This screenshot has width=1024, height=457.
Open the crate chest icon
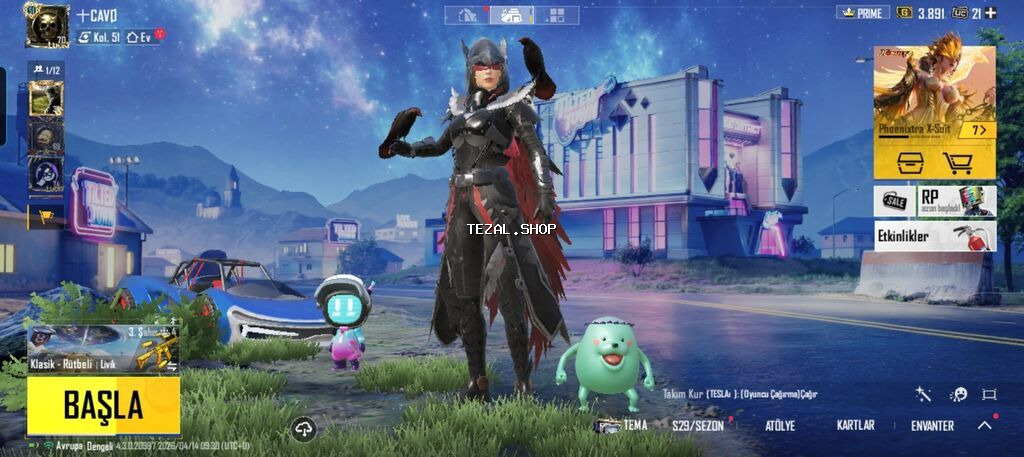[908, 163]
